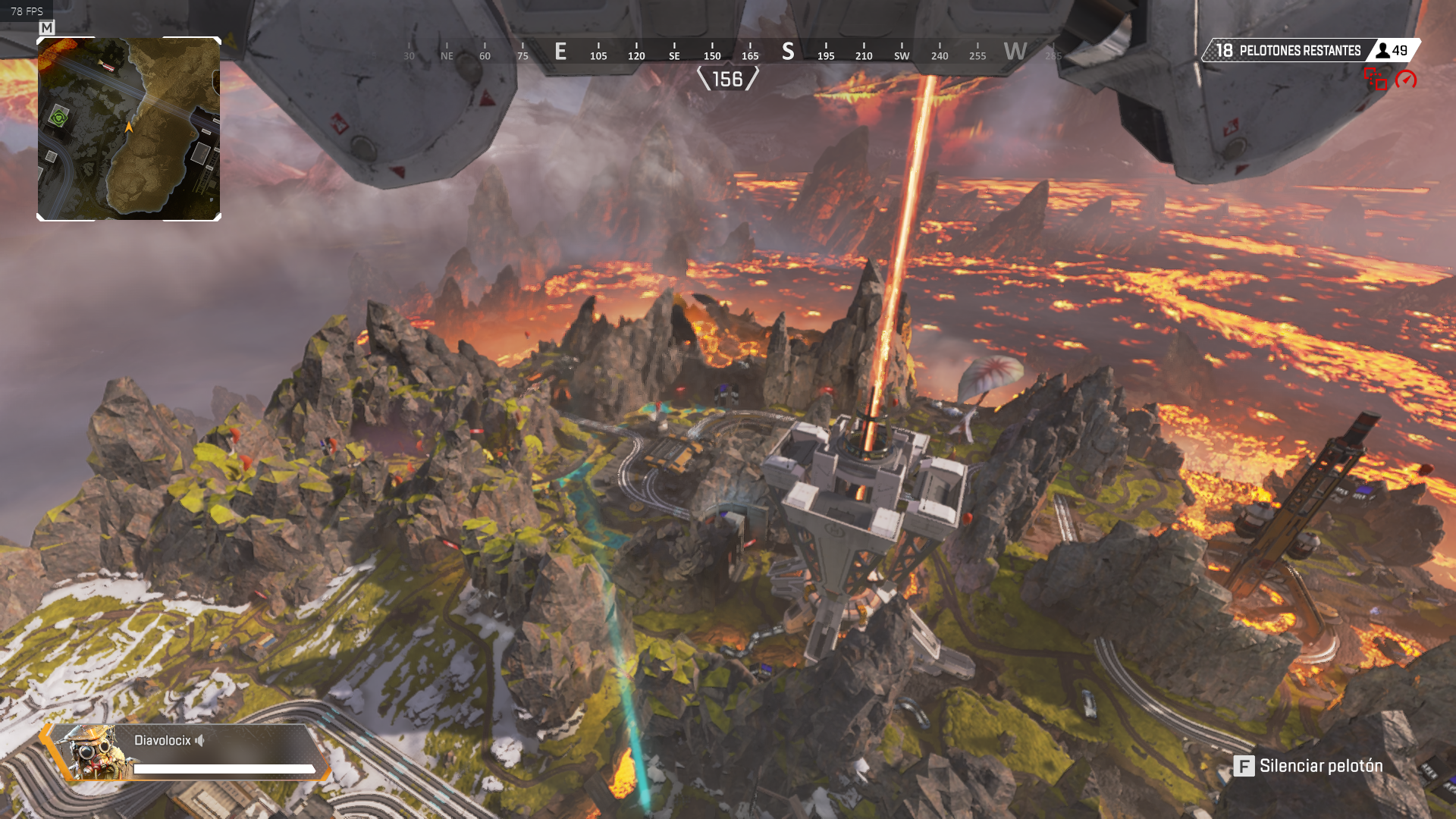
Task: Click the speaker icon beside Diavolocix
Action: coord(200,741)
